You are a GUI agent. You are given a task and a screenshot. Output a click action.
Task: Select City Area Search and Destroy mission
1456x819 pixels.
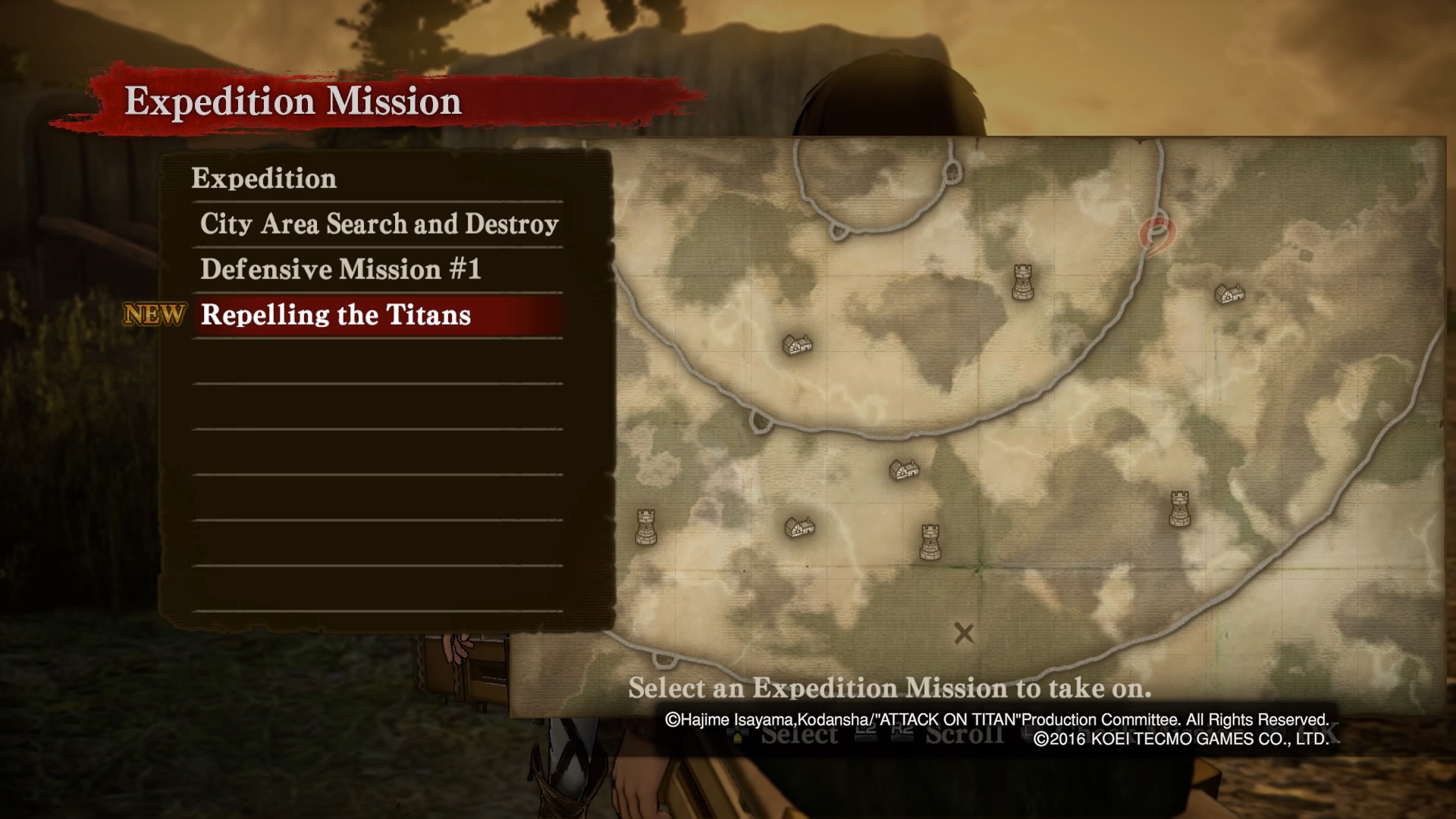378,224
